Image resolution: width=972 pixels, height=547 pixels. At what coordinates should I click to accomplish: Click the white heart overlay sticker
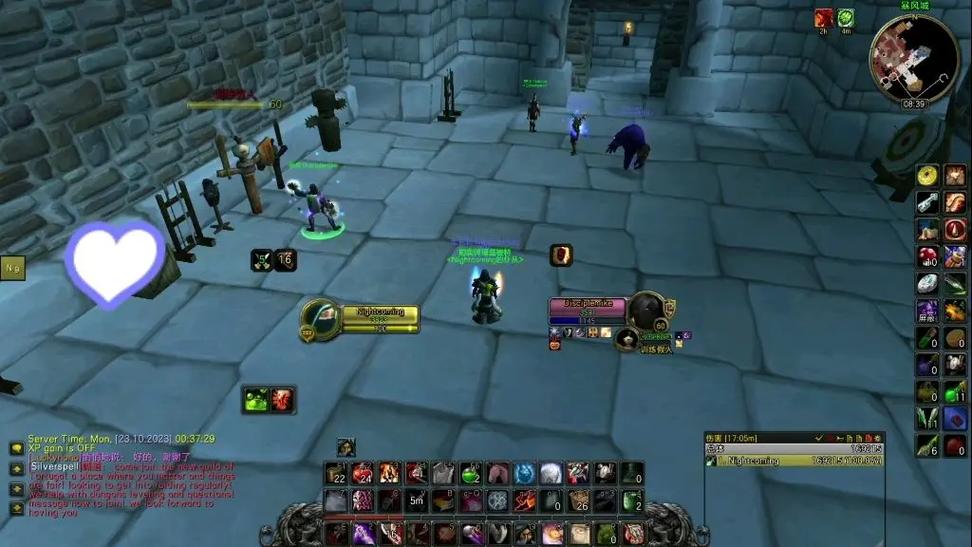pos(115,262)
